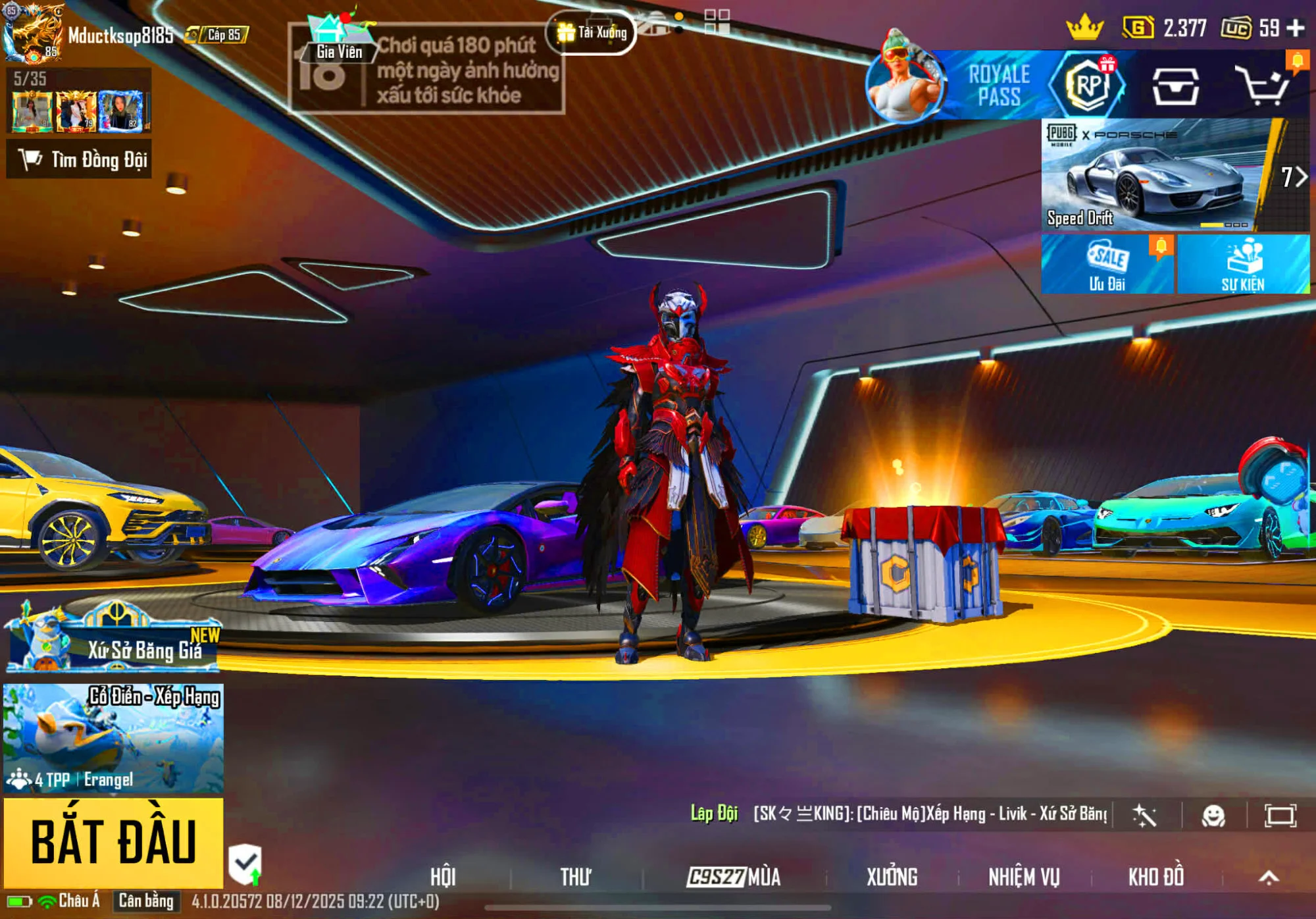
Task: Open the Cổ Điển - Xếp Hạng mode selector
Action: click(113, 737)
